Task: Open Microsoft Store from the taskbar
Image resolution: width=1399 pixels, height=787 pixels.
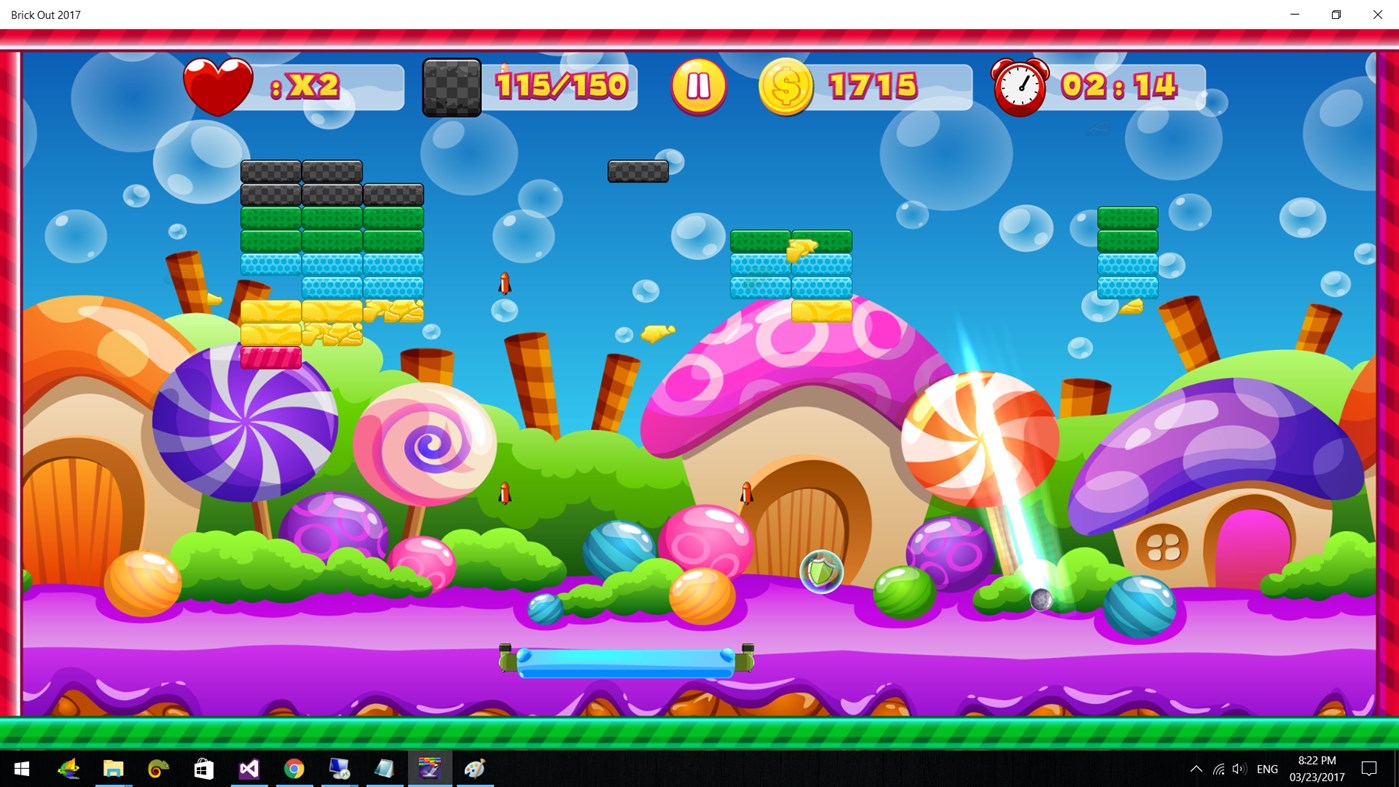Action: pyautogui.click(x=203, y=768)
